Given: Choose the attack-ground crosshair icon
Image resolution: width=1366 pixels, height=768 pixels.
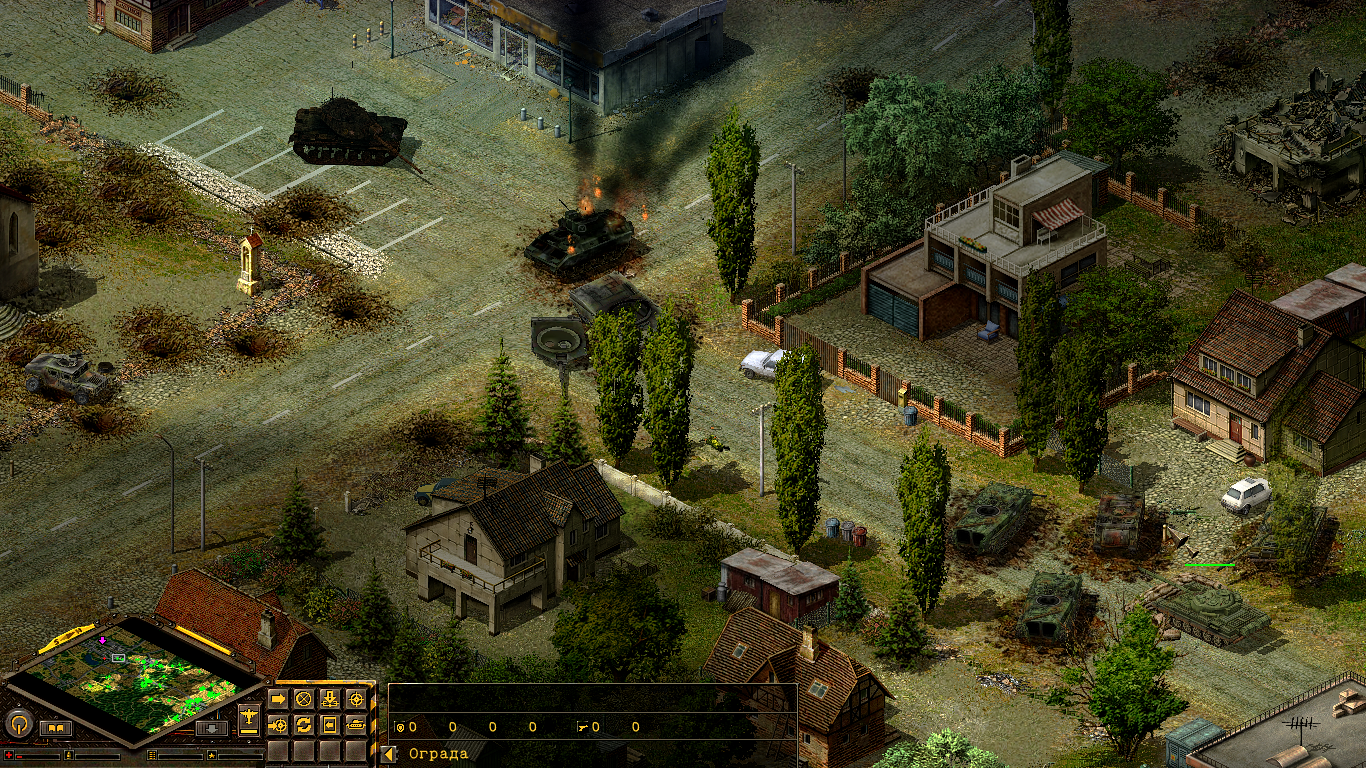Looking at the screenshot, I should point(279,725).
